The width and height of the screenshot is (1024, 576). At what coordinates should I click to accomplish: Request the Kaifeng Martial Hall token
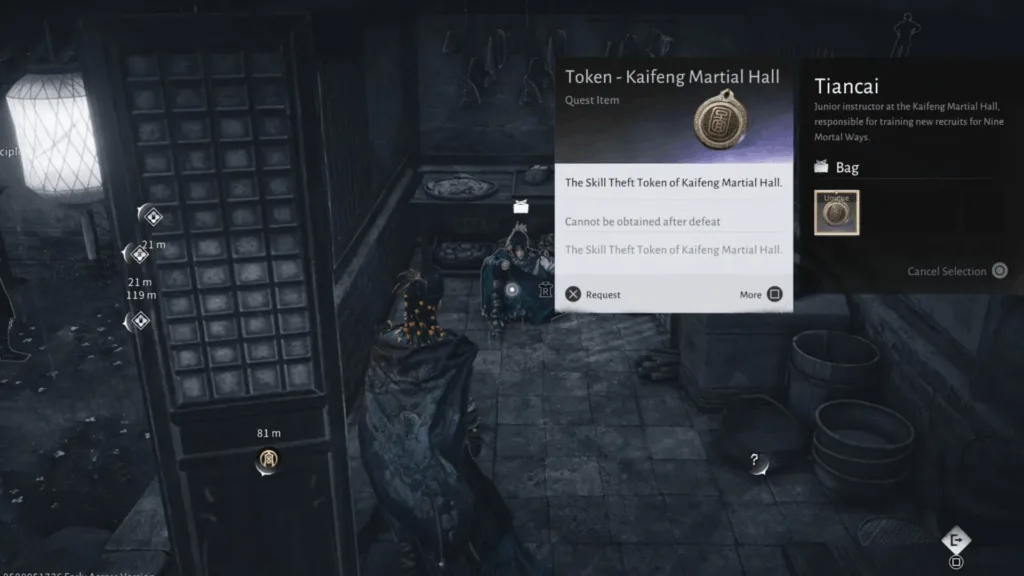click(593, 294)
